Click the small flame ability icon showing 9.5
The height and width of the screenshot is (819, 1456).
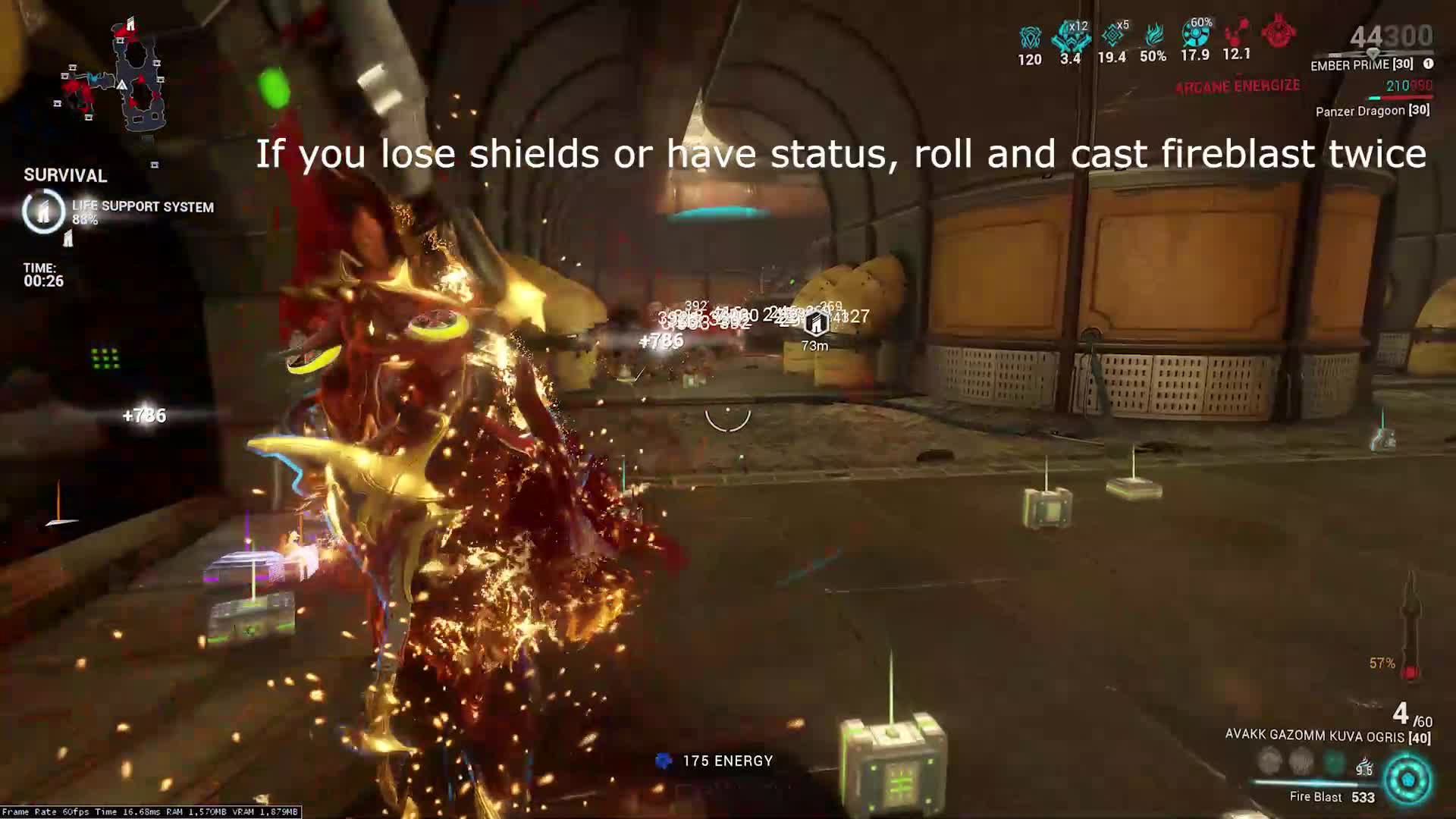click(1365, 764)
